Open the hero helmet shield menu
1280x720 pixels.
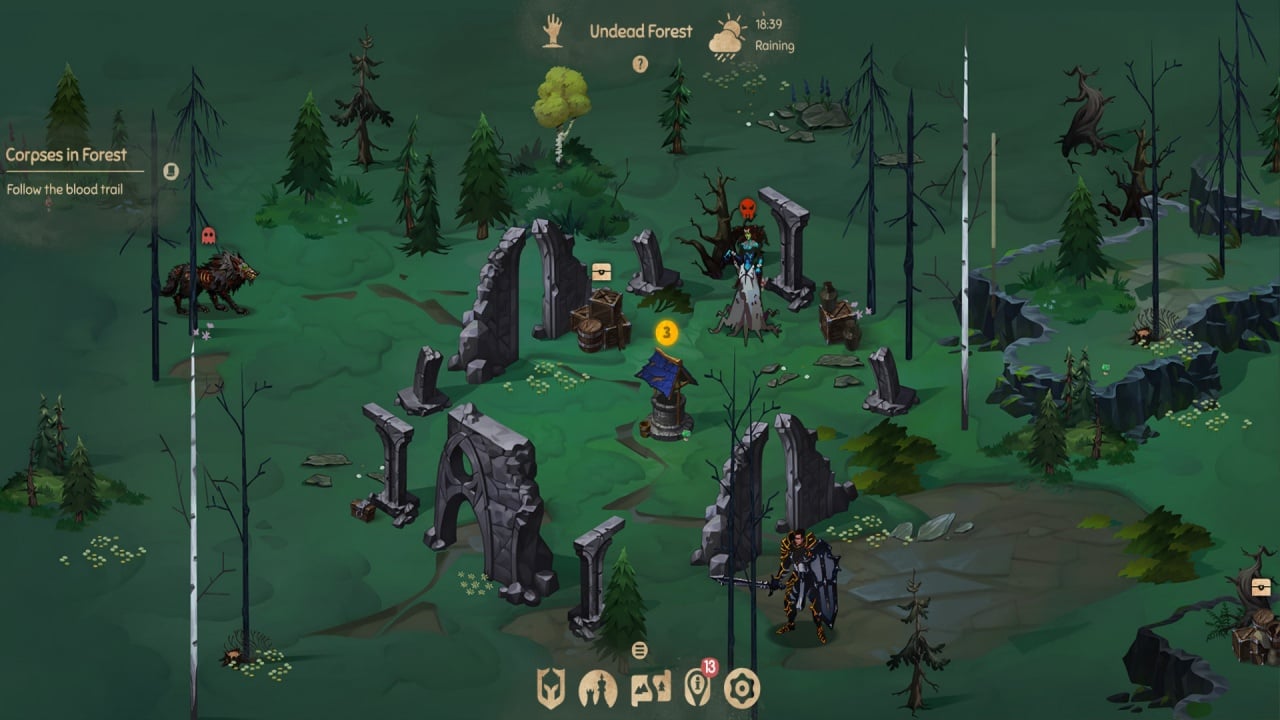pyautogui.click(x=551, y=688)
